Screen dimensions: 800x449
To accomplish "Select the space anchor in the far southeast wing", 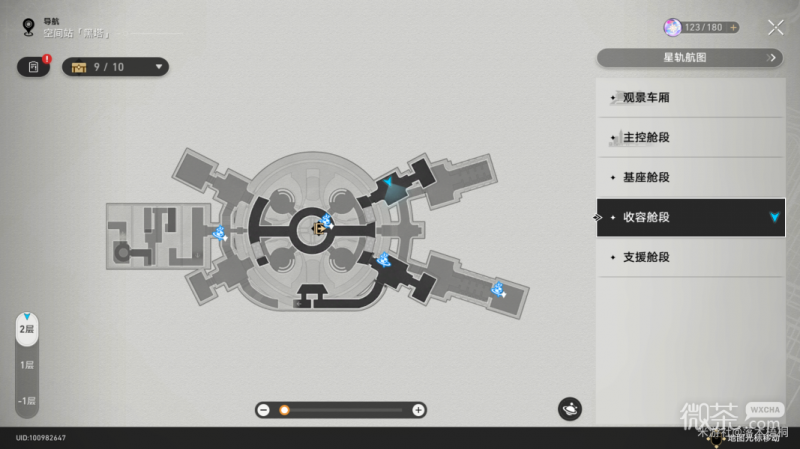I will [x=497, y=290].
